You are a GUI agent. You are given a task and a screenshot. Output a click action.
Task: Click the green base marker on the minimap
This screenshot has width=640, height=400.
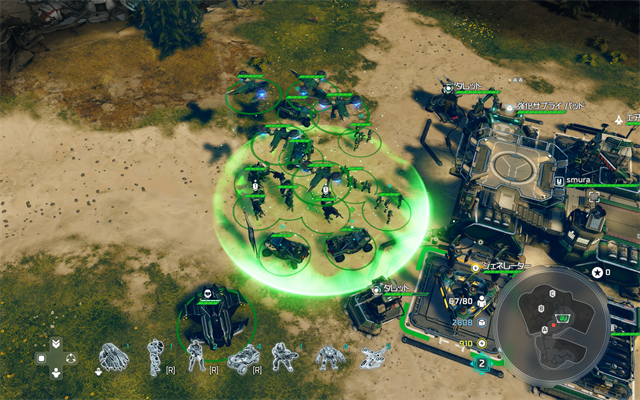[563, 317]
